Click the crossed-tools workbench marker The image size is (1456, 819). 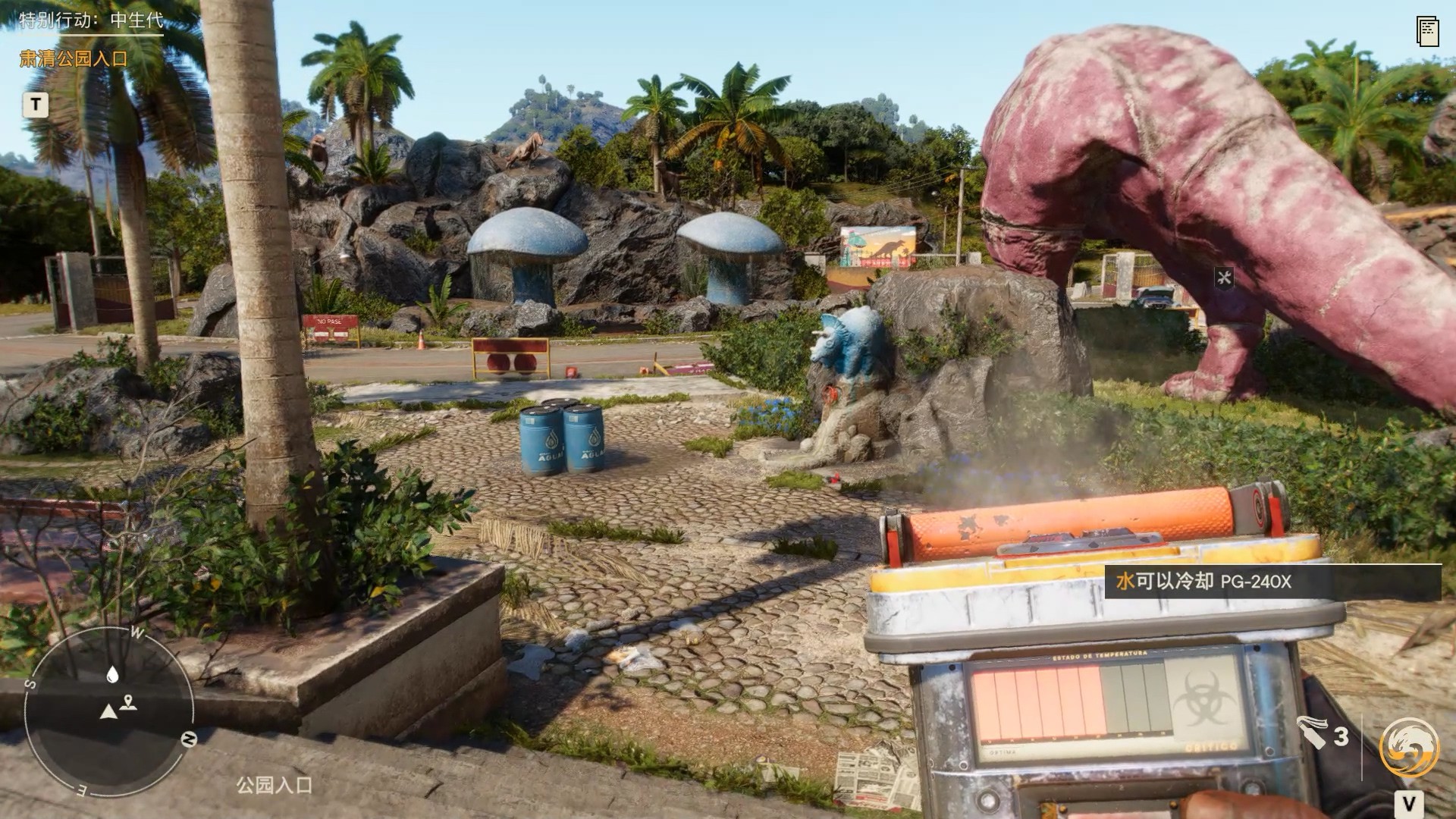click(x=1224, y=278)
